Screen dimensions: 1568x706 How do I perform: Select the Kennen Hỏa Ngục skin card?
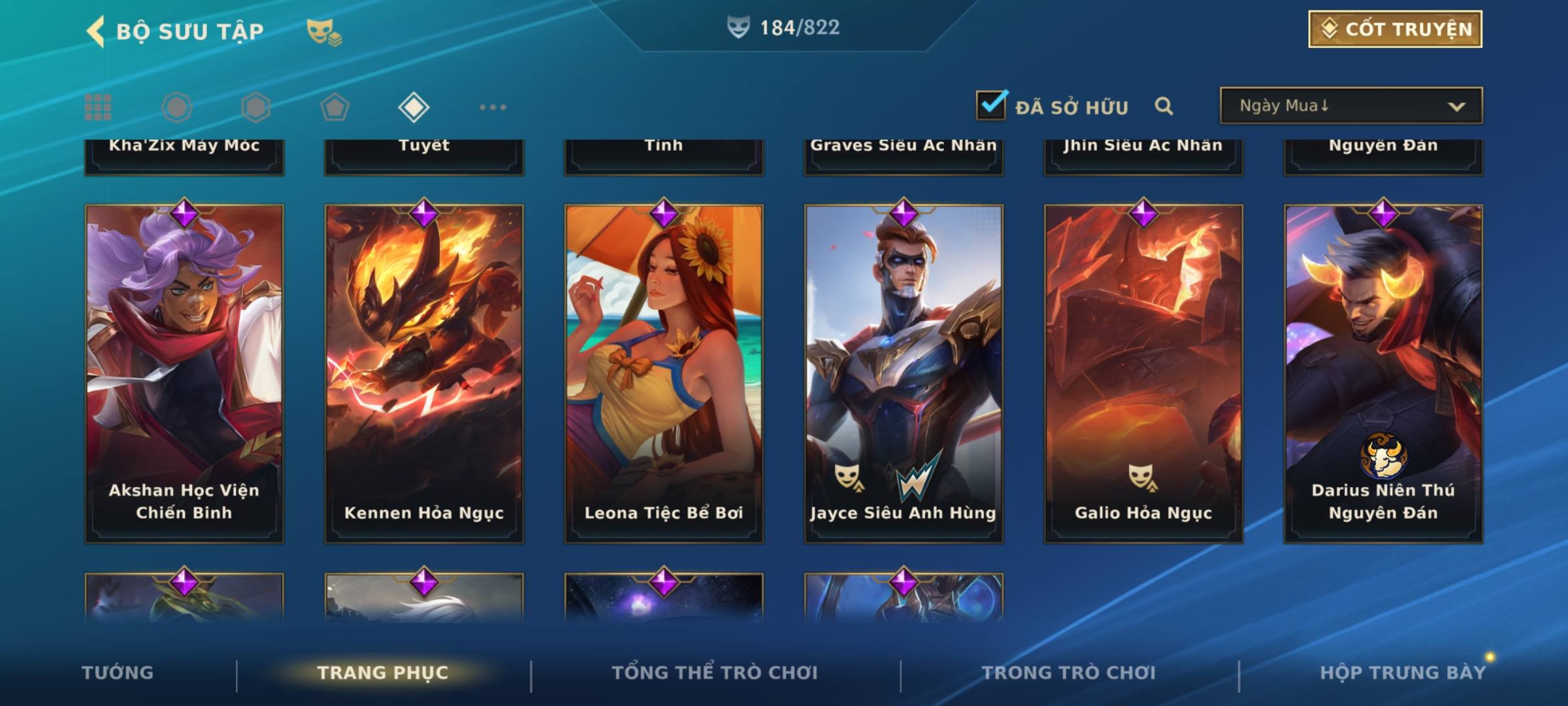pos(424,373)
